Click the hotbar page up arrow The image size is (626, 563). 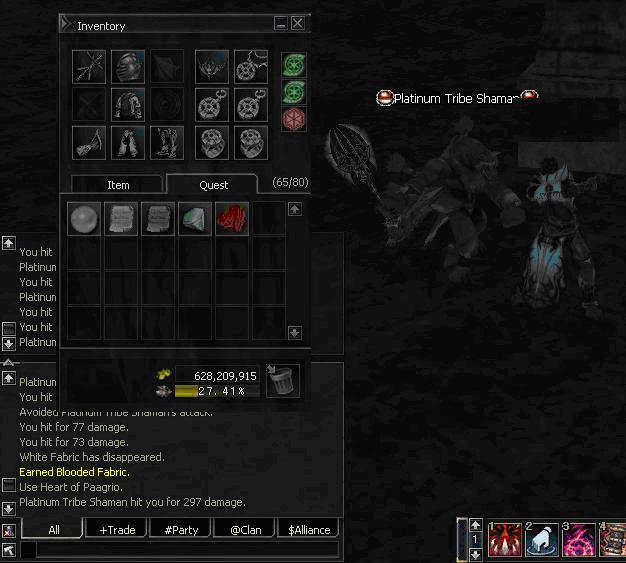point(474,526)
